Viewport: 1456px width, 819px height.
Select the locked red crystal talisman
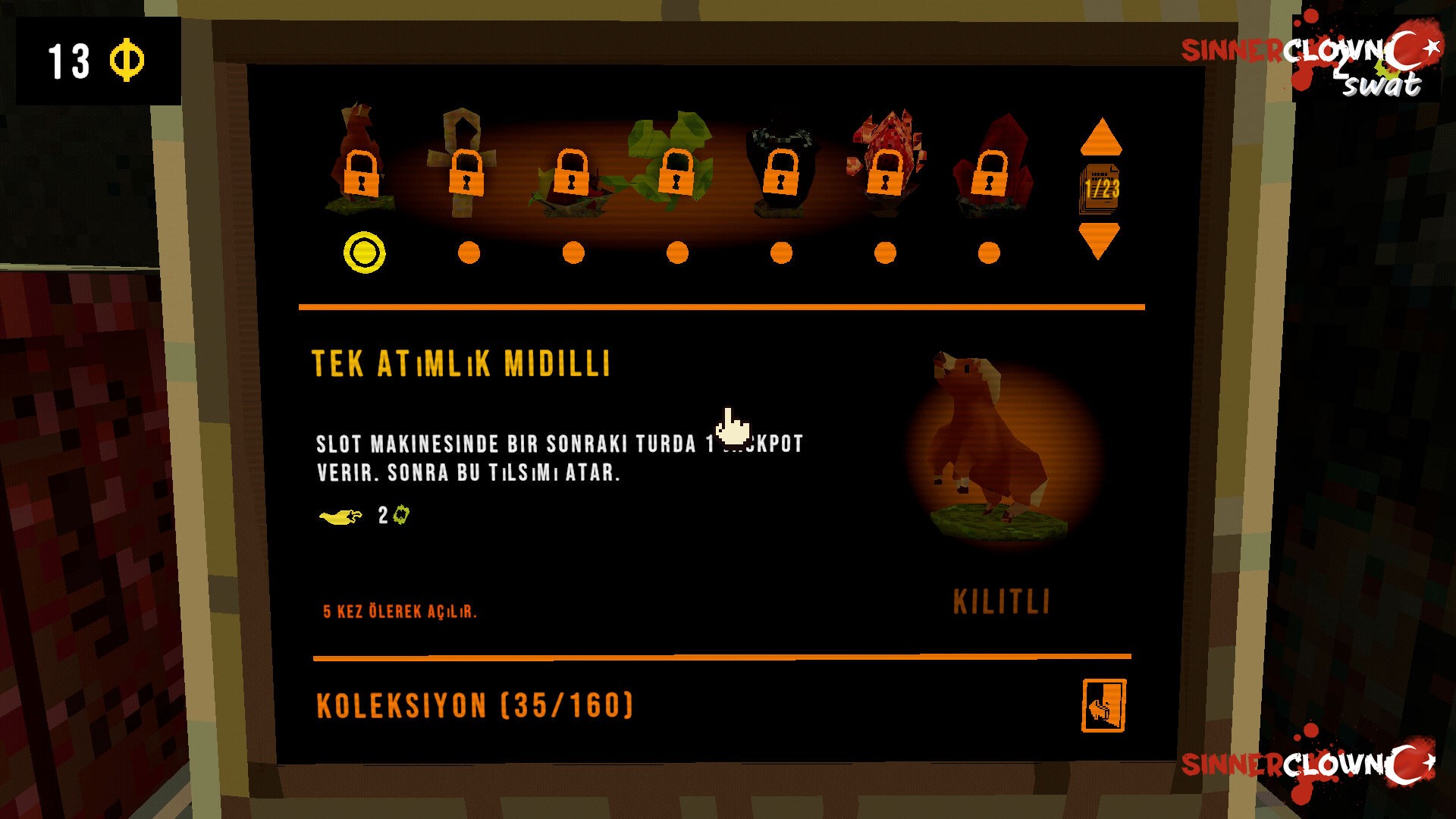(988, 174)
